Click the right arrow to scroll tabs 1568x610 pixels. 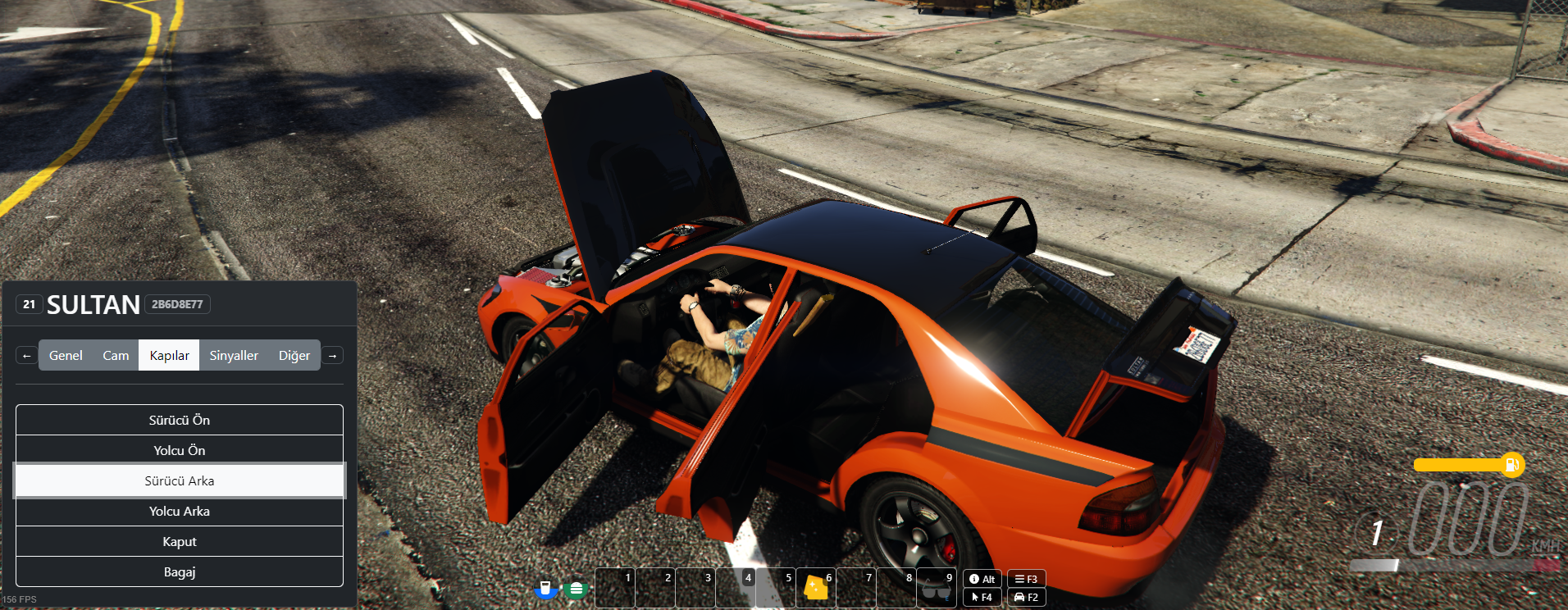coord(332,354)
